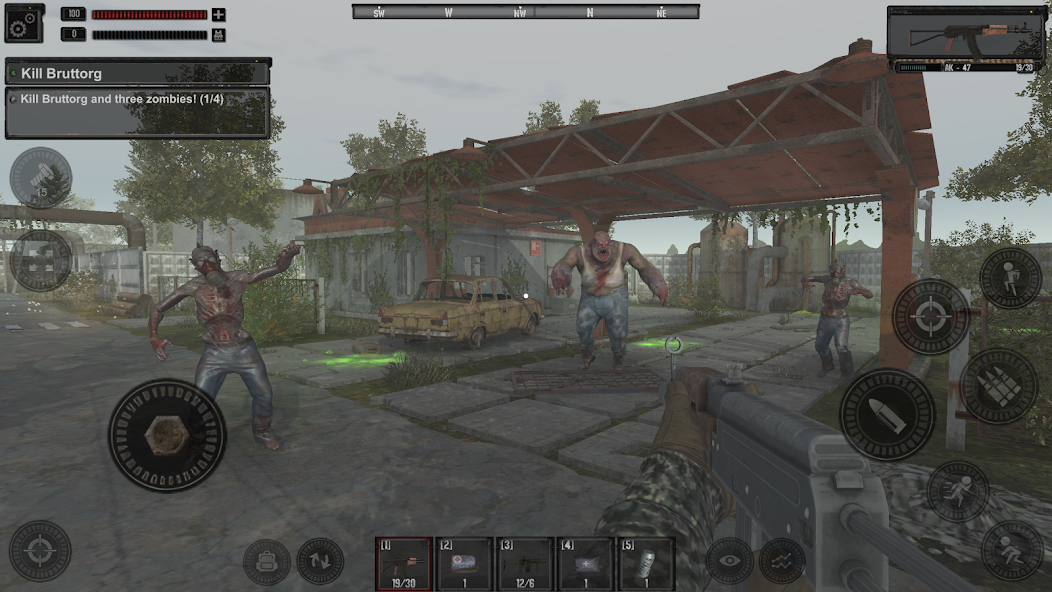This screenshot has width=1052, height=592.
Task: Fire weapon with the bullet button
Action: (x=887, y=415)
